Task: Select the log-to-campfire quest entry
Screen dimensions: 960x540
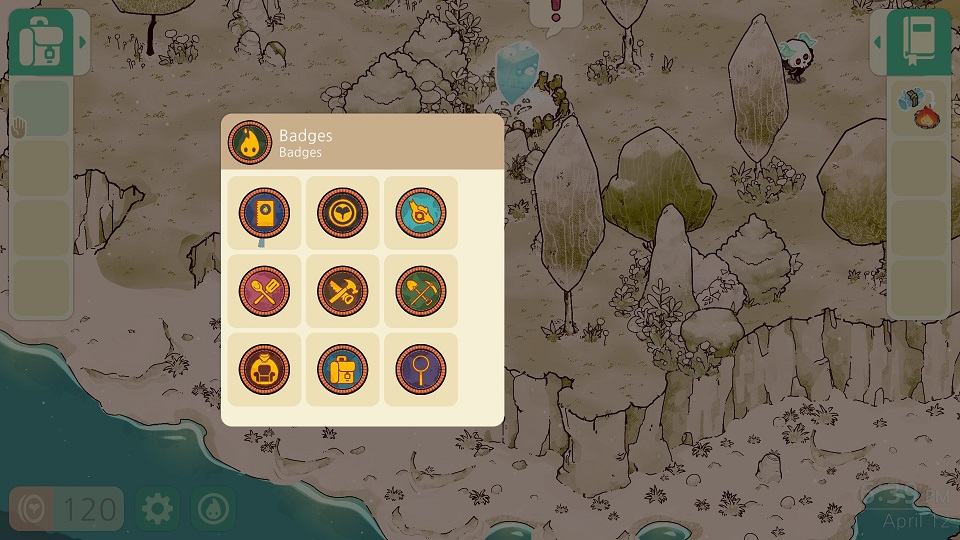Action: click(x=918, y=109)
